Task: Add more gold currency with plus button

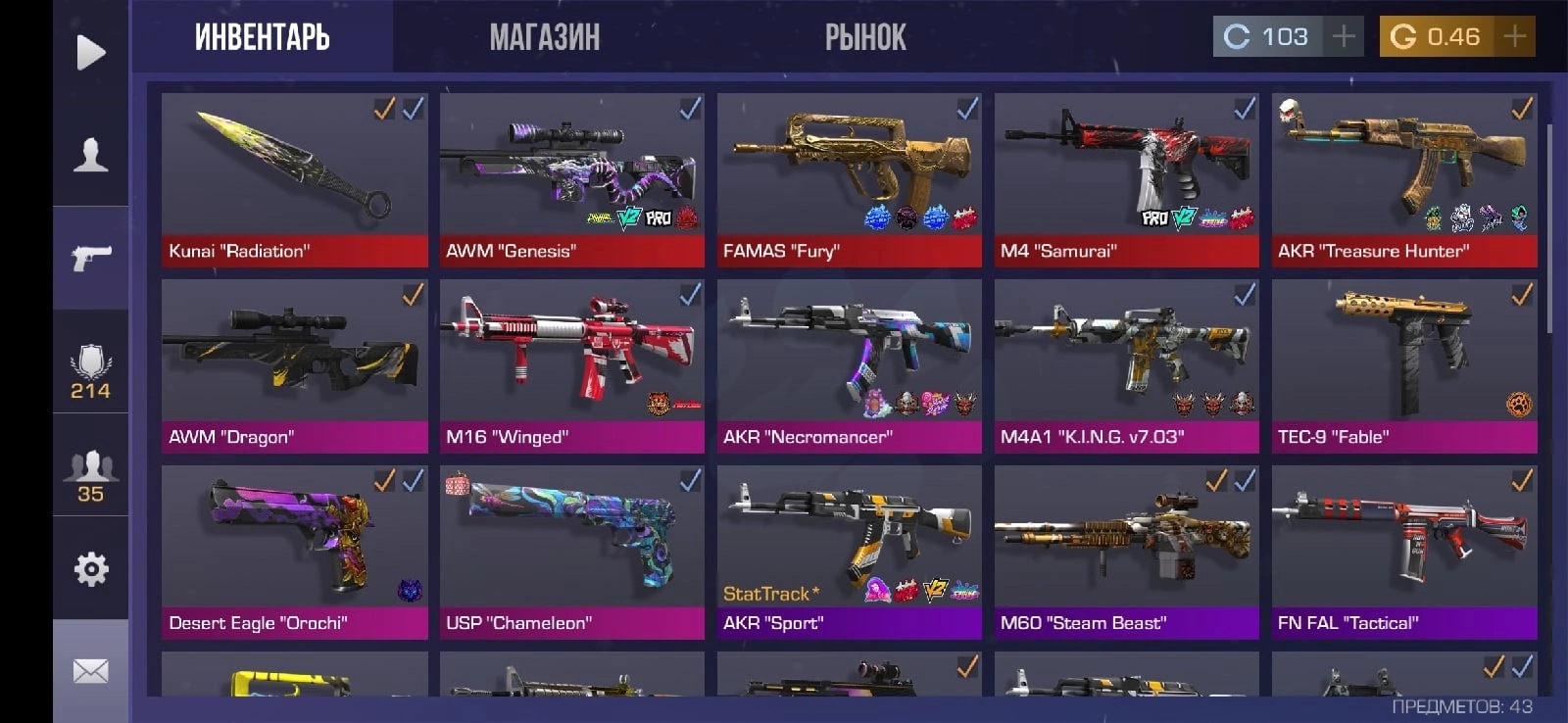Action: click(1514, 37)
